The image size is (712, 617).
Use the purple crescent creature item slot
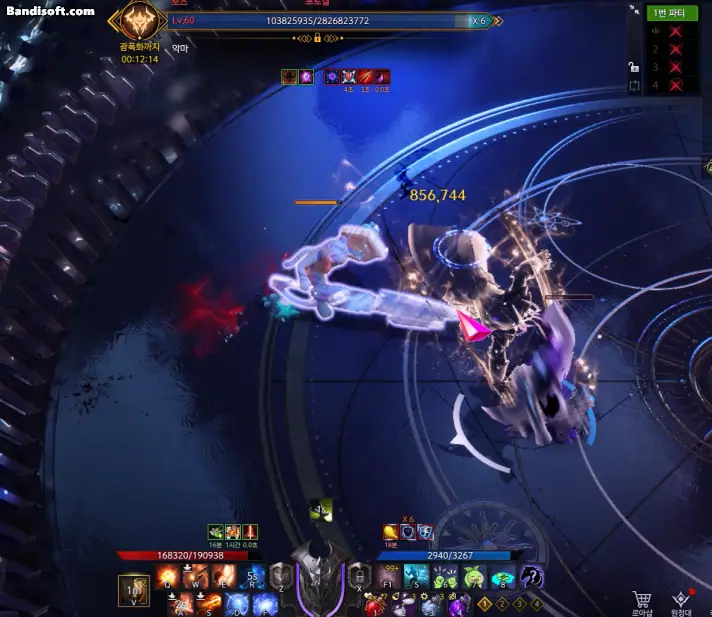[531, 577]
